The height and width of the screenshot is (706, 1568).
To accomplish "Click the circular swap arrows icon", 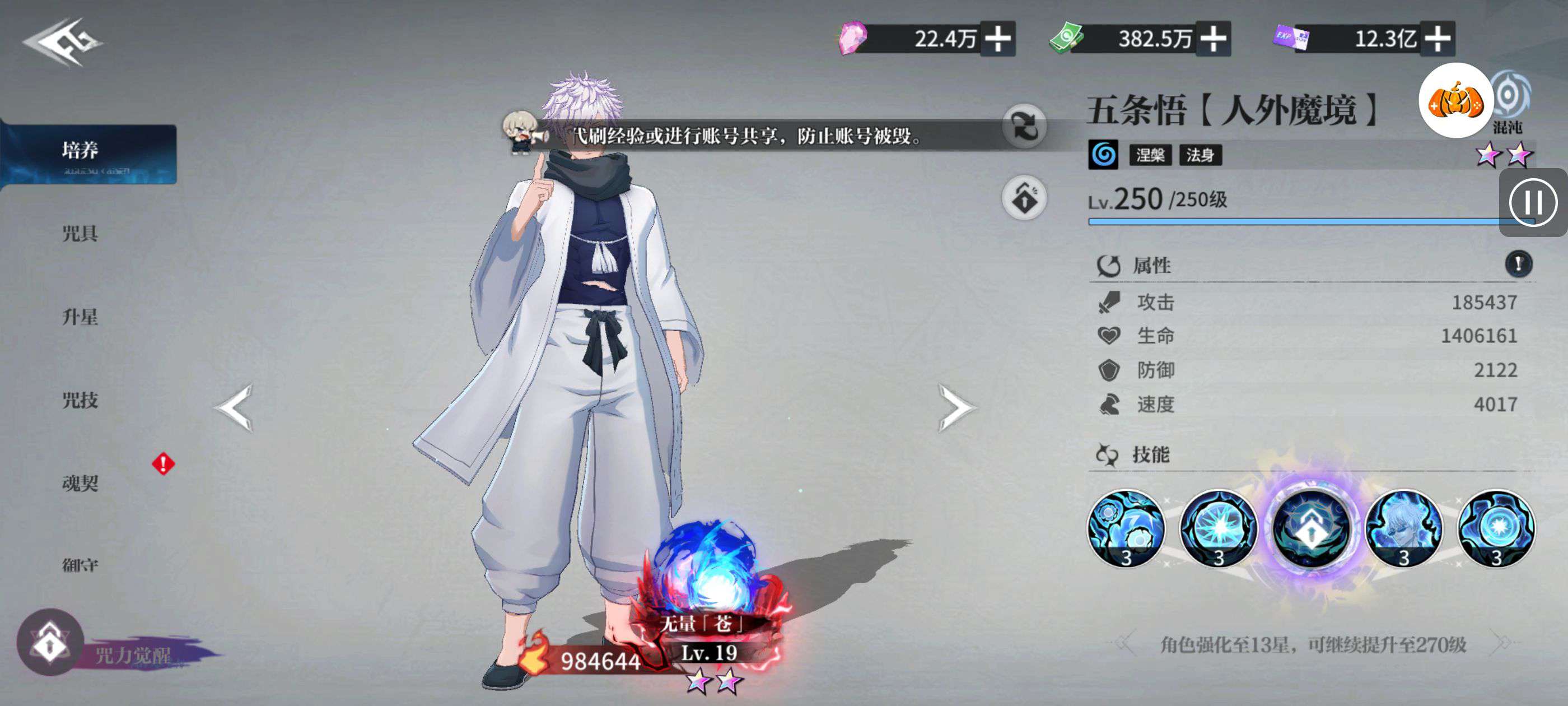I will point(1024,127).
